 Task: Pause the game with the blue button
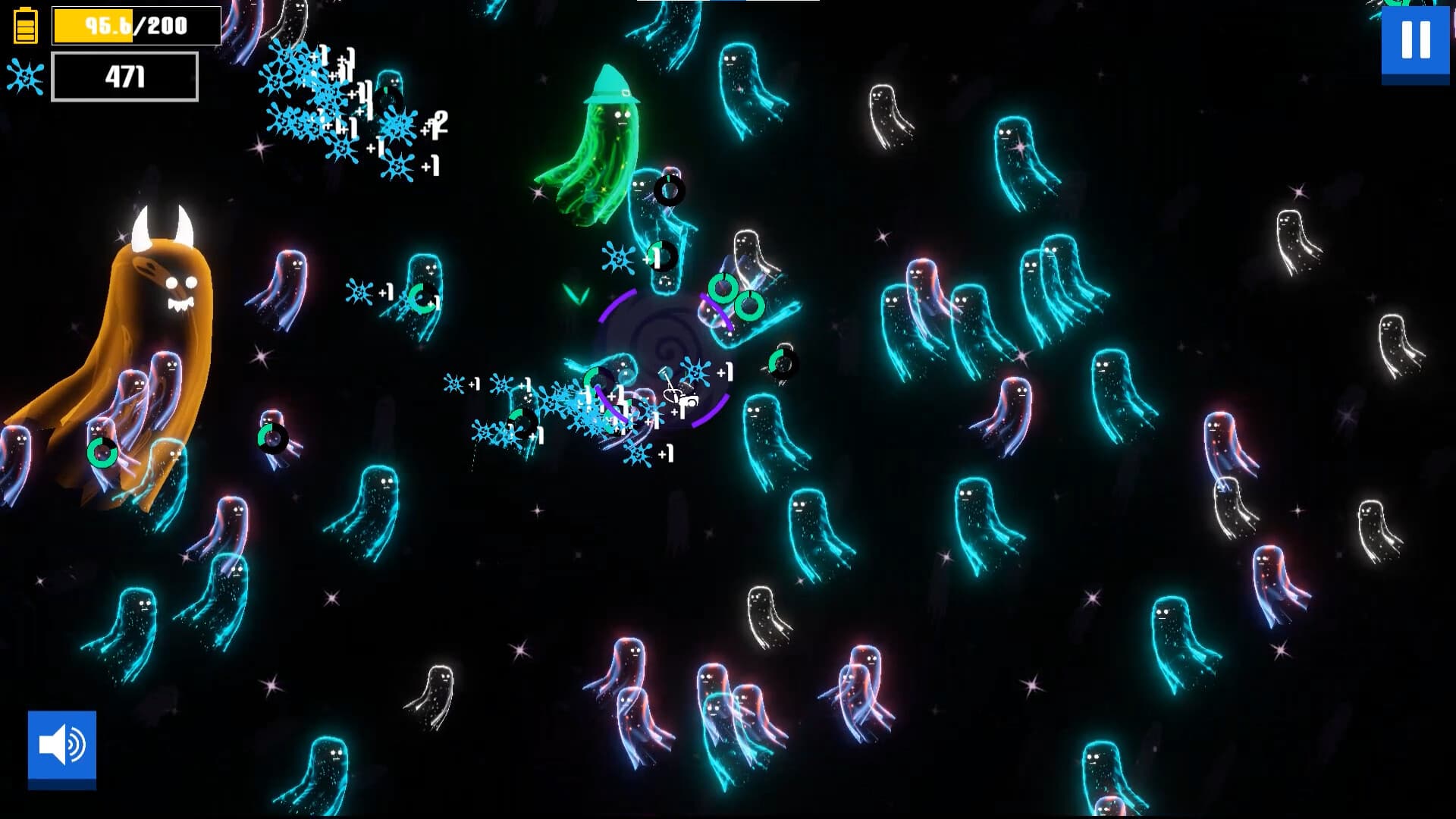(1415, 41)
